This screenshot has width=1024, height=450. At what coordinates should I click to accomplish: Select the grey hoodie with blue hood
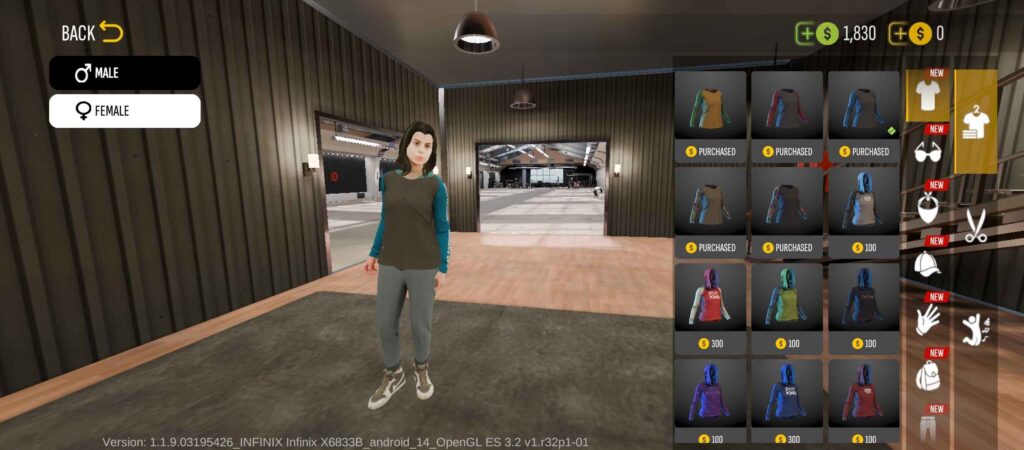click(863, 207)
